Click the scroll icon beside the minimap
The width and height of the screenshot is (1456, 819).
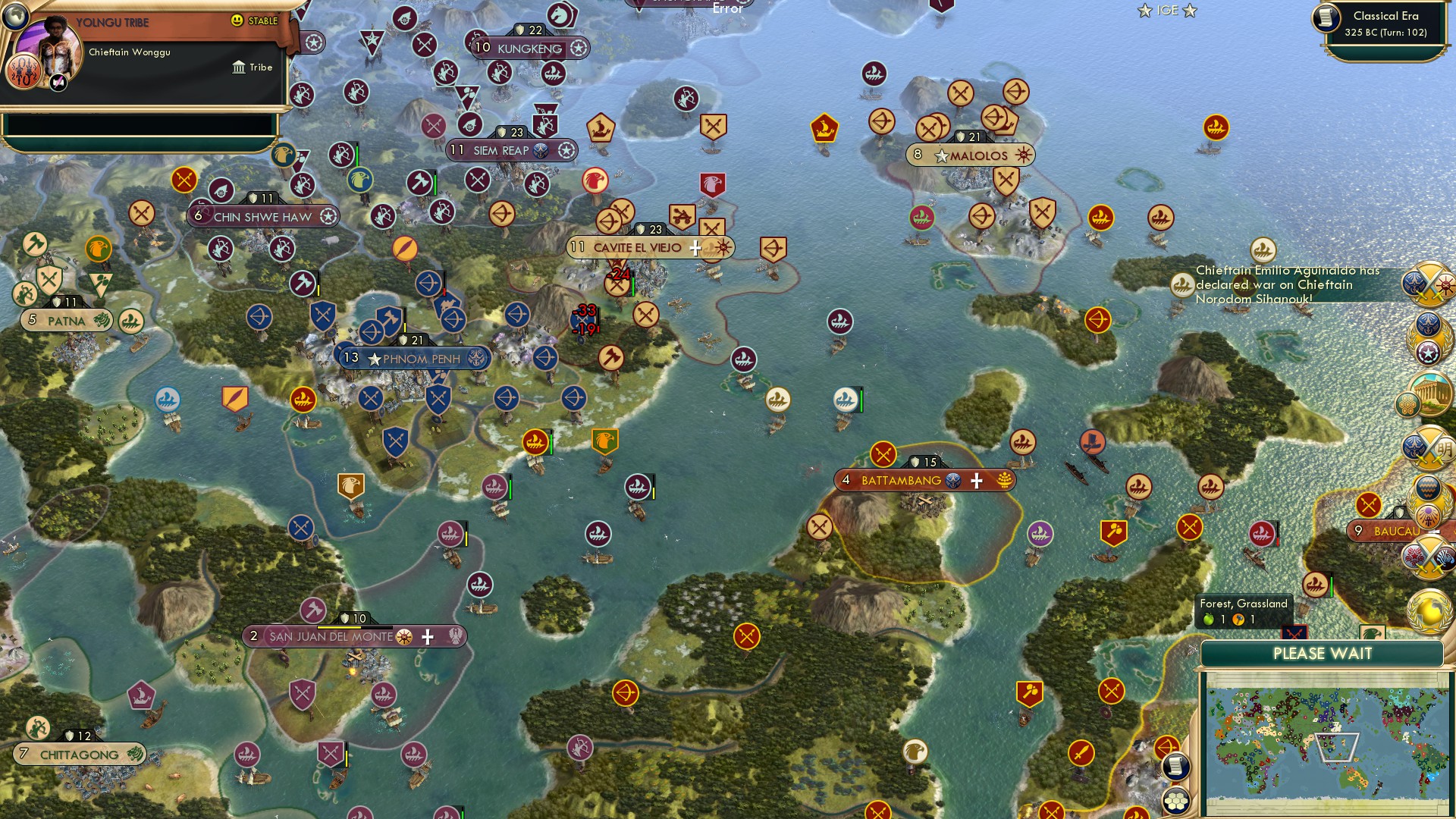coord(1175,766)
